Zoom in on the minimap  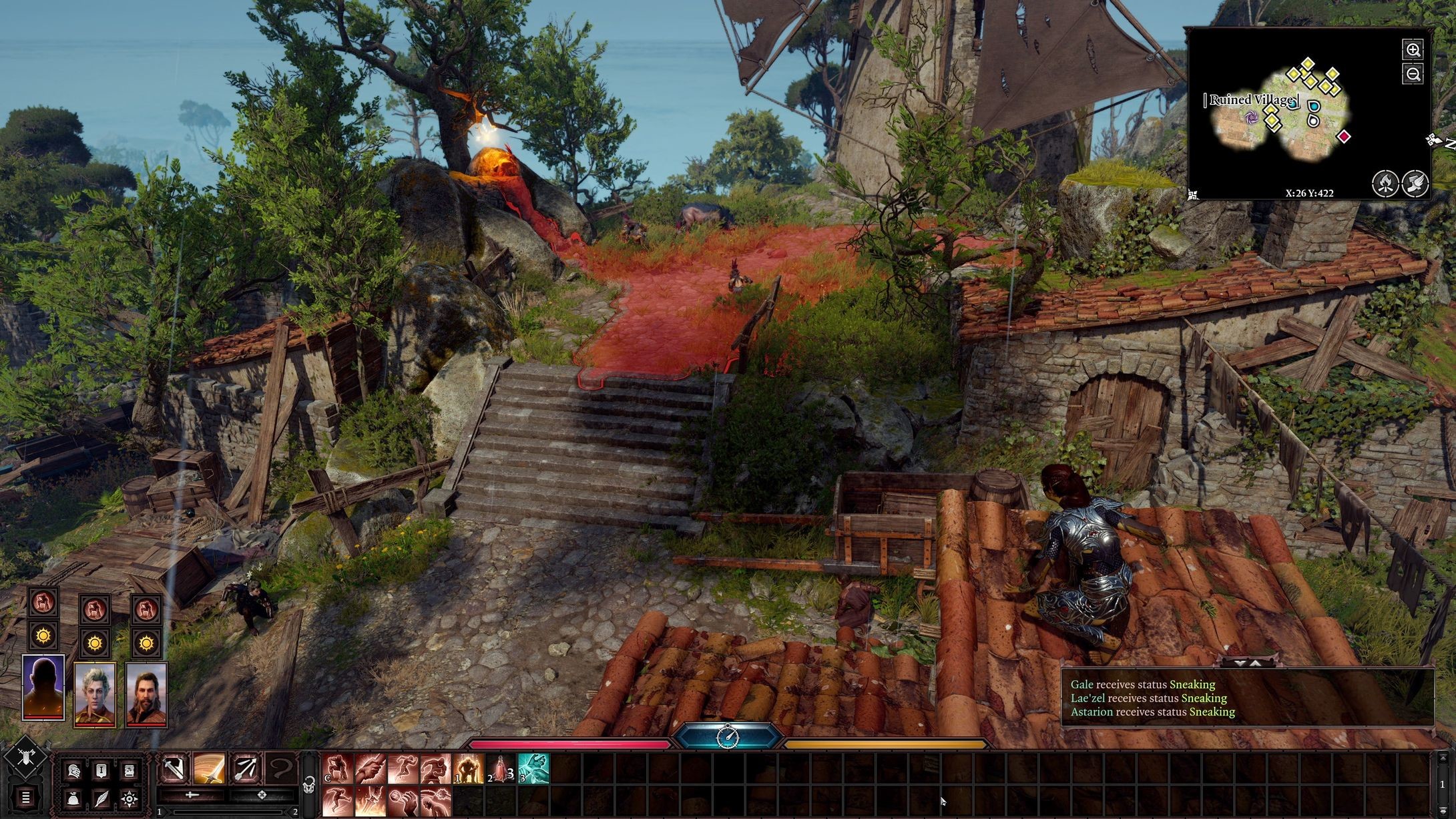pyautogui.click(x=1413, y=50)
